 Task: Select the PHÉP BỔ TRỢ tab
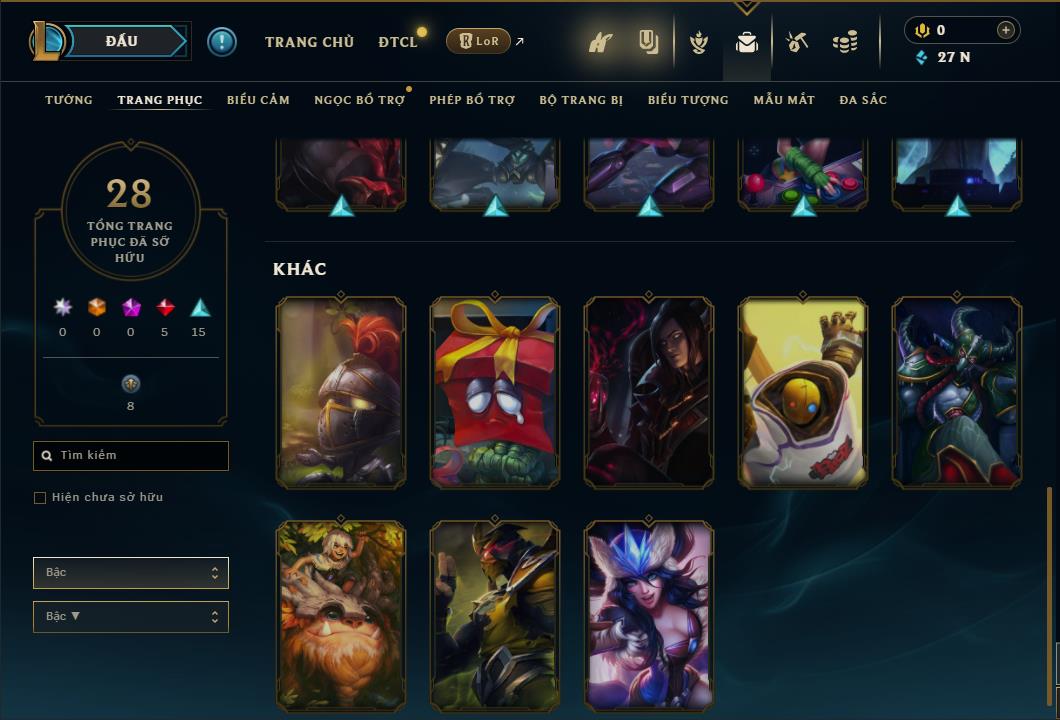(x=472, y=100)
